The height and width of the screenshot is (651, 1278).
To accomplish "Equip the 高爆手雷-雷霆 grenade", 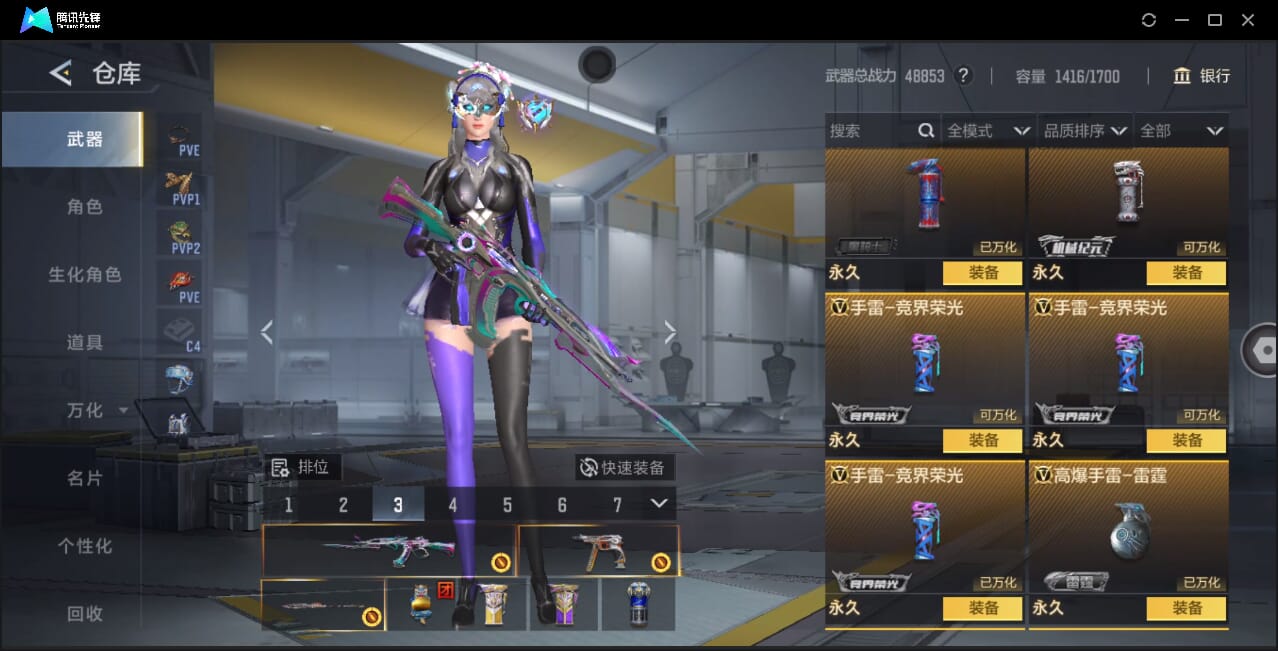I will 1187,608.
